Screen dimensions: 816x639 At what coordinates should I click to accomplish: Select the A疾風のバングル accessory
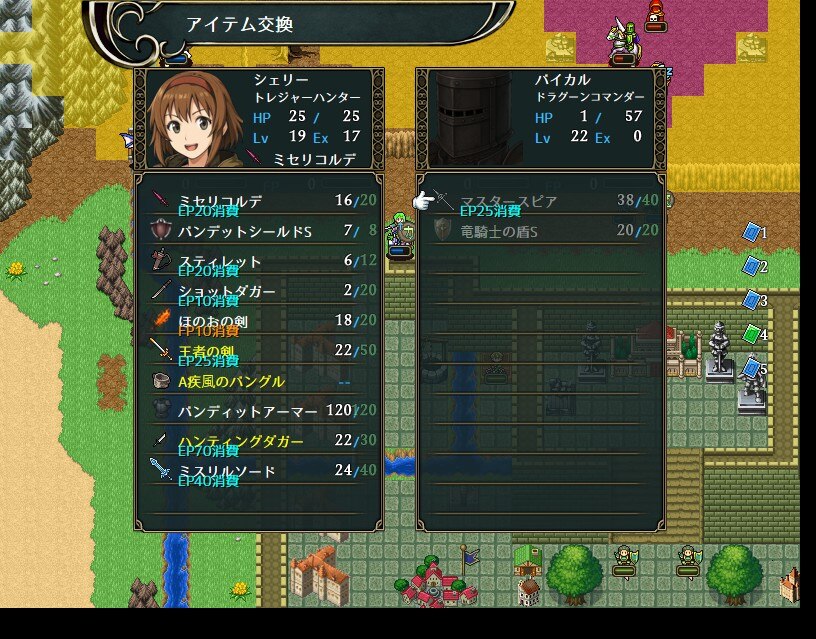(x=258, y=381)
